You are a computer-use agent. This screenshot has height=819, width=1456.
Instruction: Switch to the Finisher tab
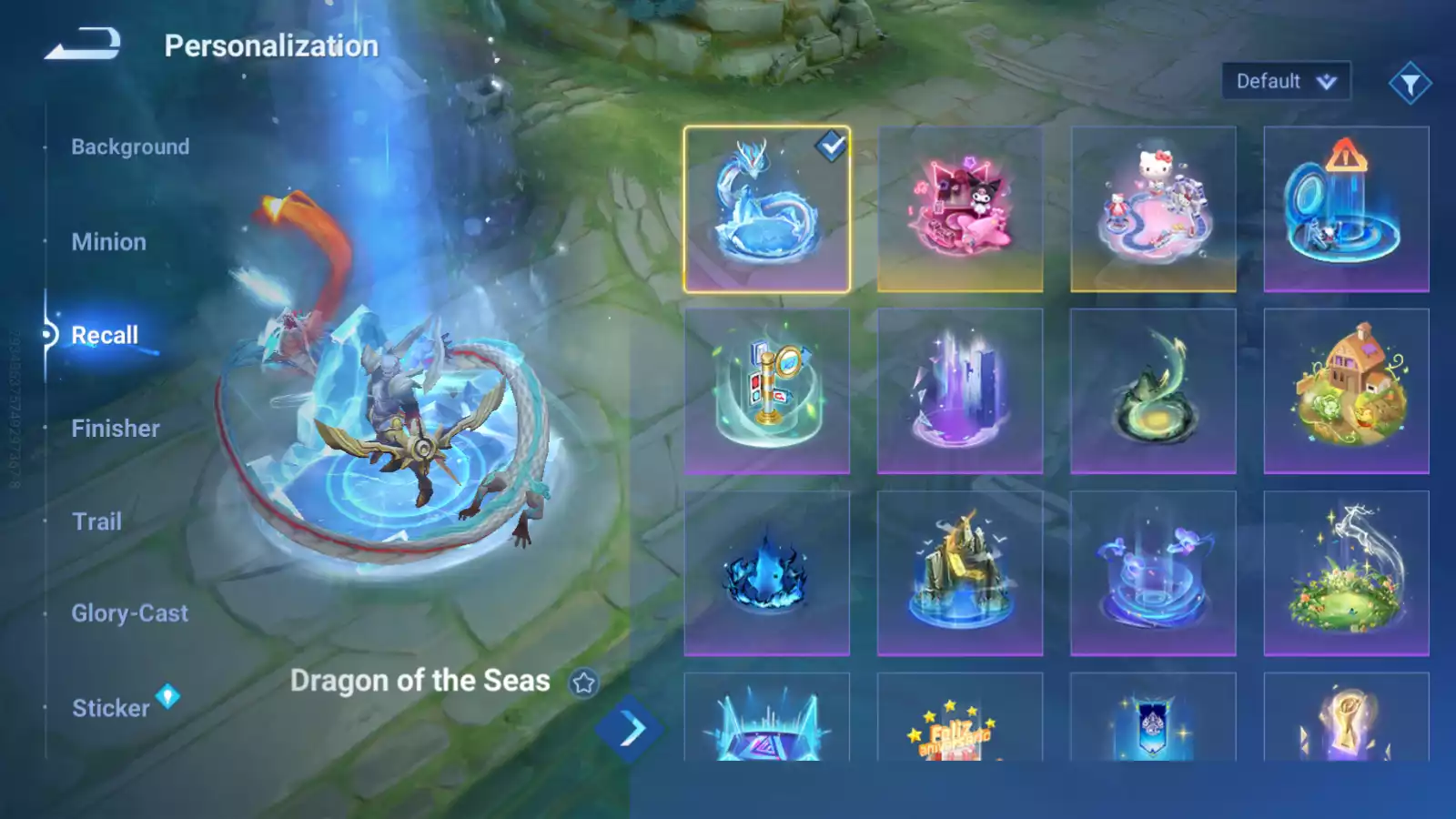[x=116, y=429]
